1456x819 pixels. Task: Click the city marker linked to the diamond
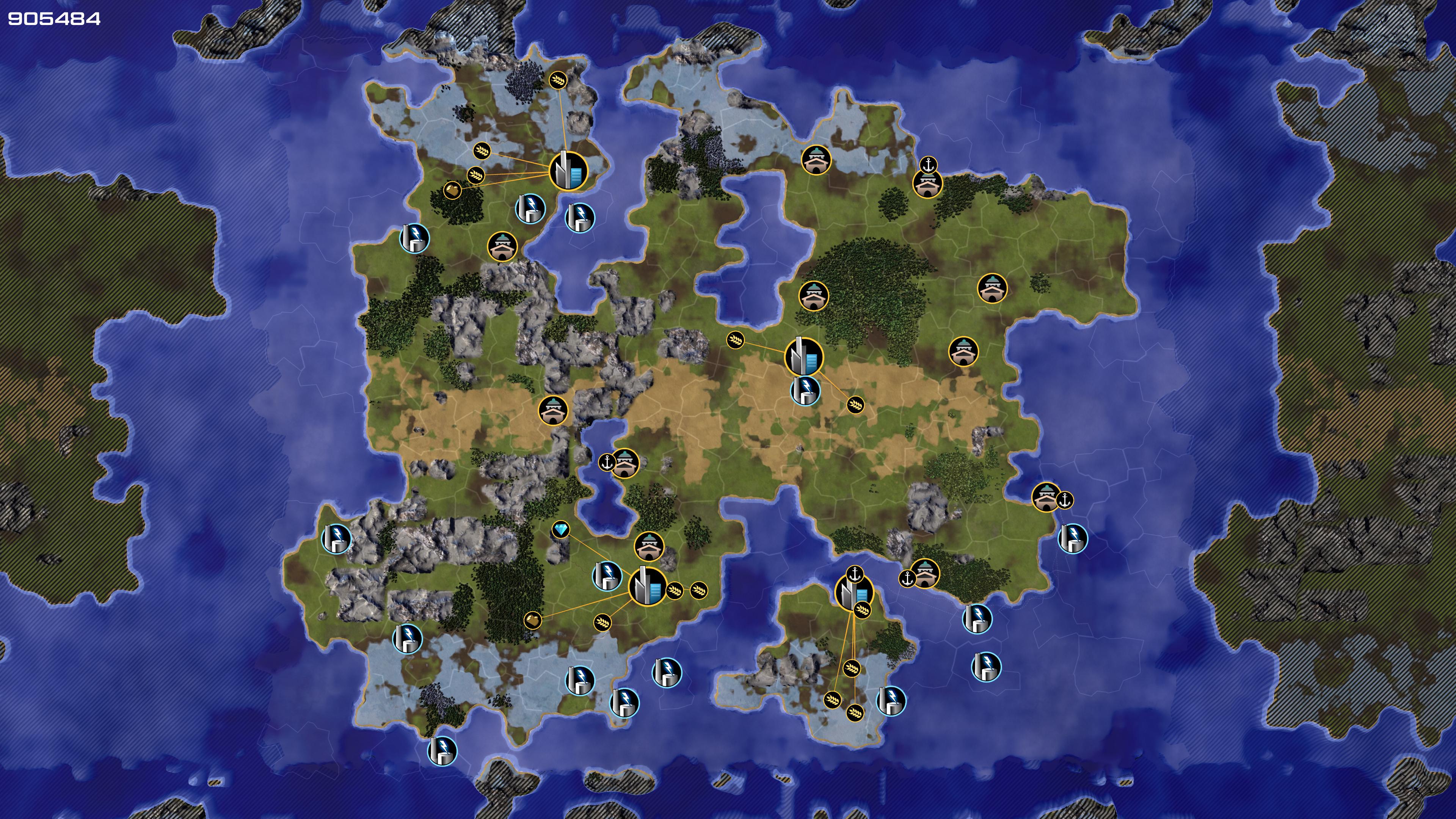pos(647,586)
